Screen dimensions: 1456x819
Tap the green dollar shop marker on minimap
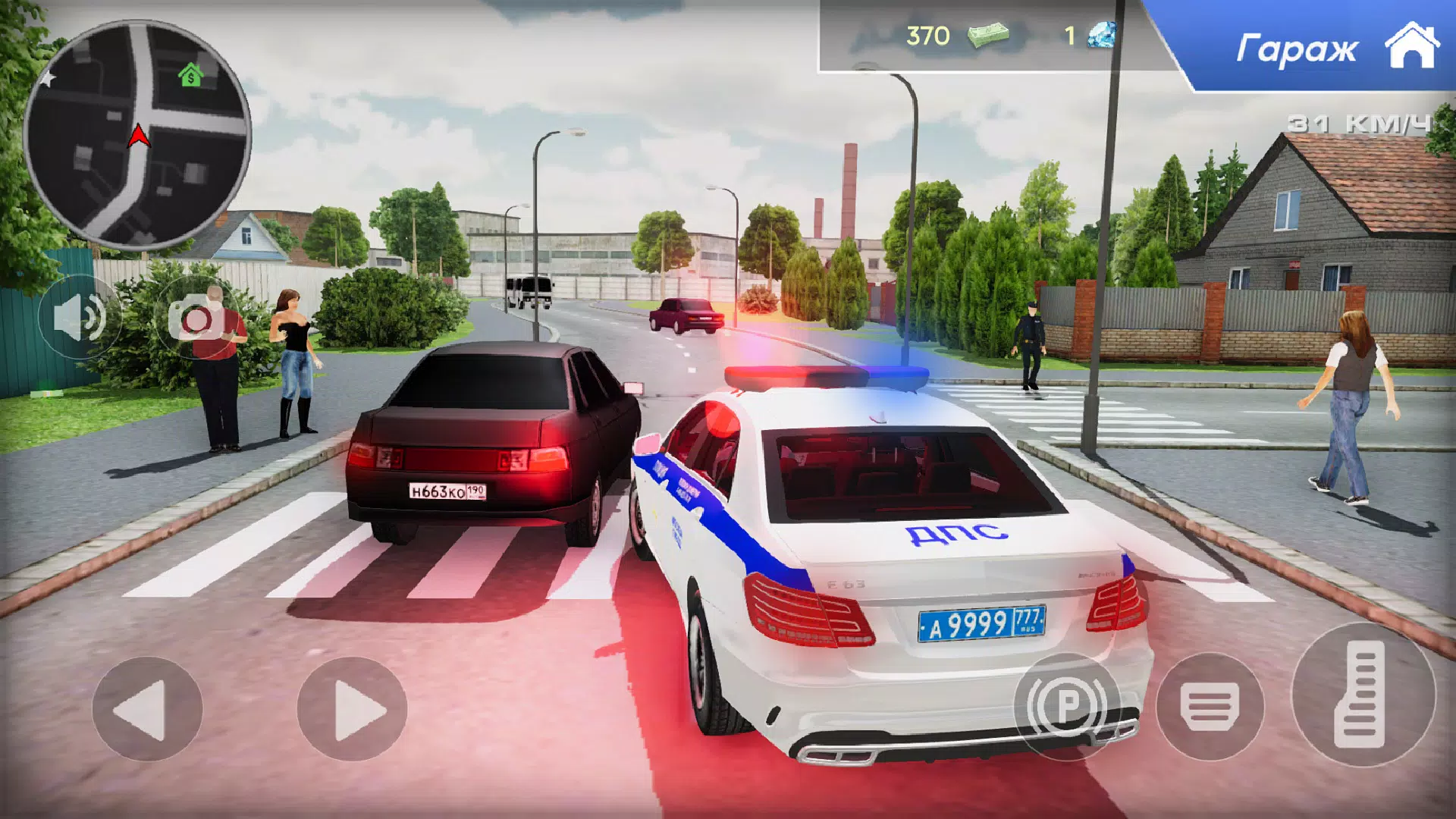(x=192, y=76)
